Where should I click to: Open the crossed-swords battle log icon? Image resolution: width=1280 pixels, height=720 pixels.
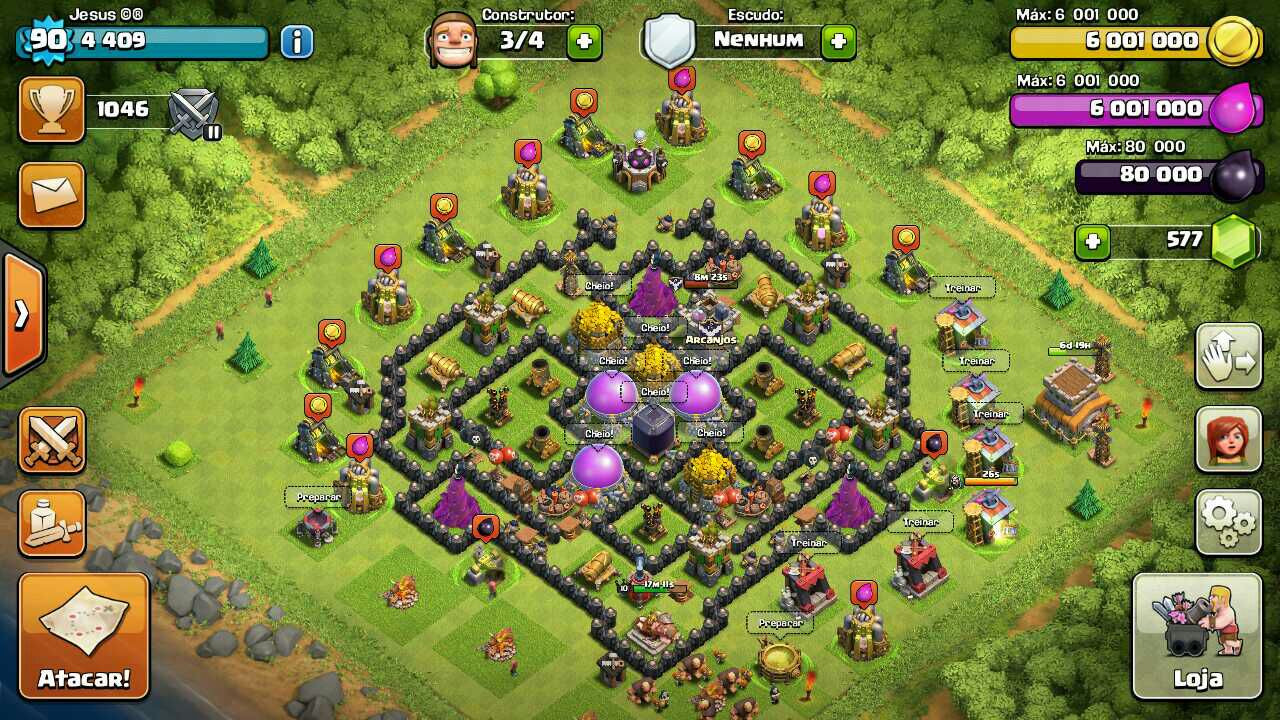(51, 438)
